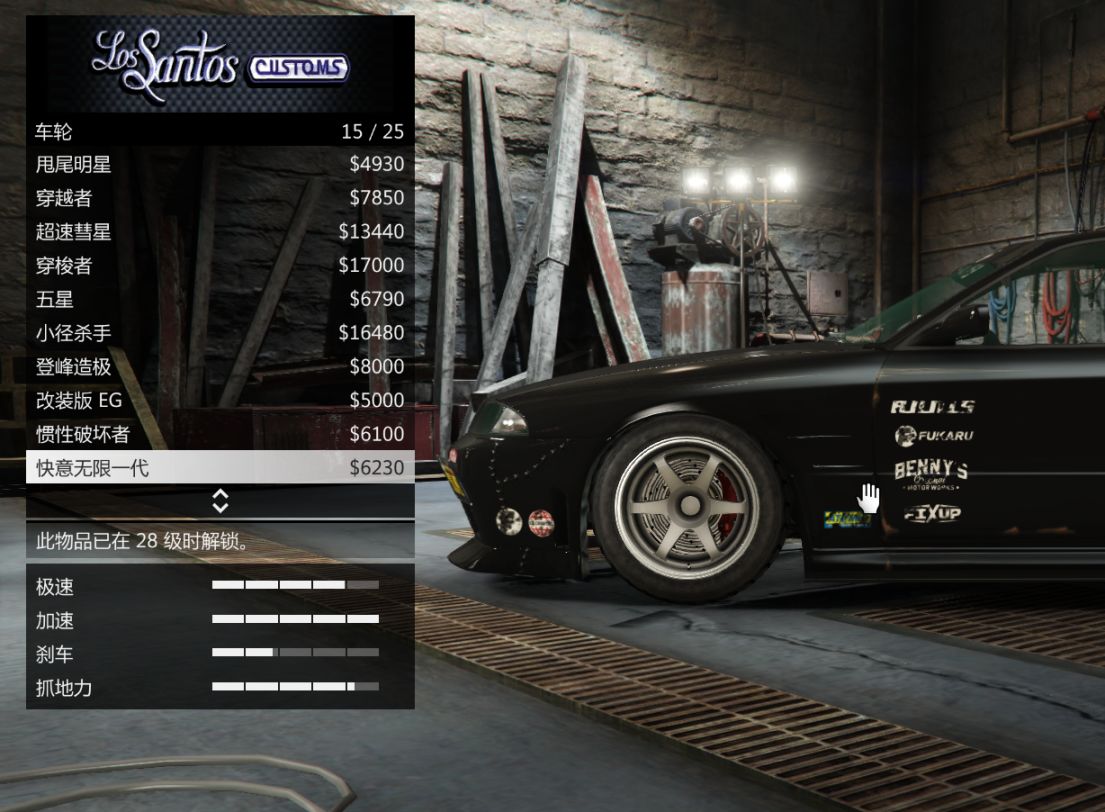
Task: Buy the highlighted 快意无限一代 wheel
Action: click(220, 467)
